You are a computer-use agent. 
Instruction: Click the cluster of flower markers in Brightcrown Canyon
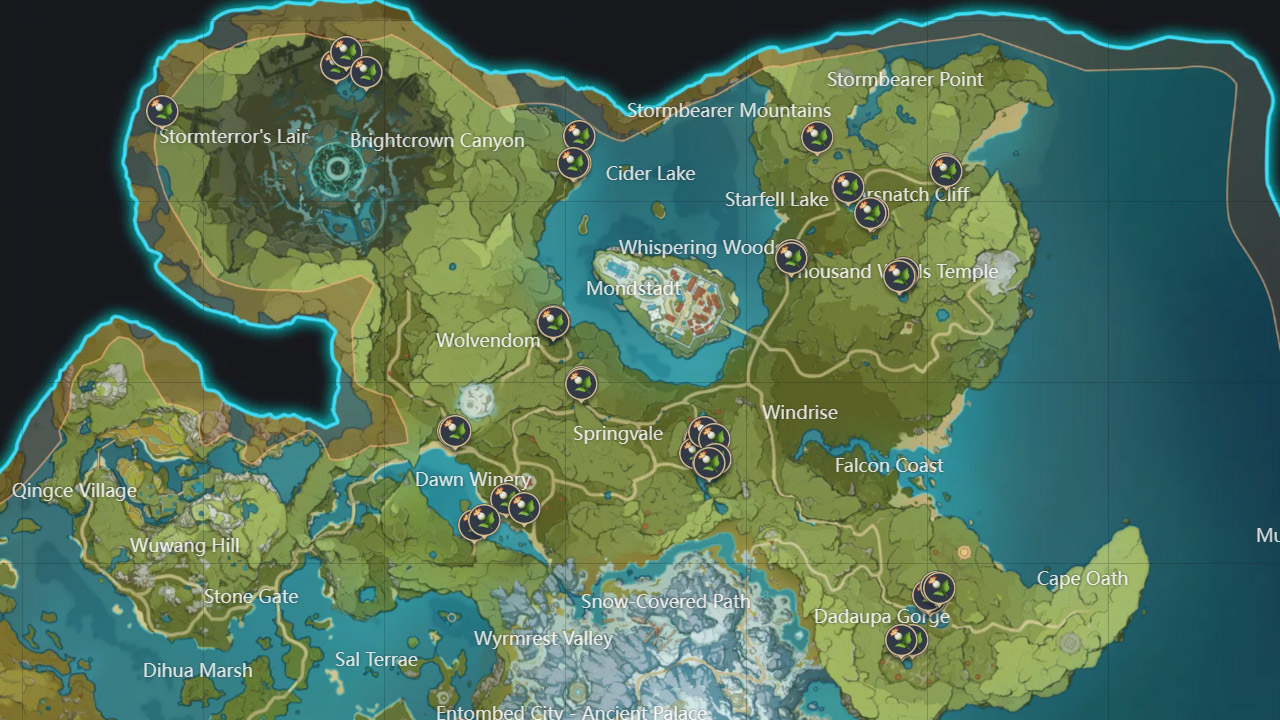tap(349, 60)
